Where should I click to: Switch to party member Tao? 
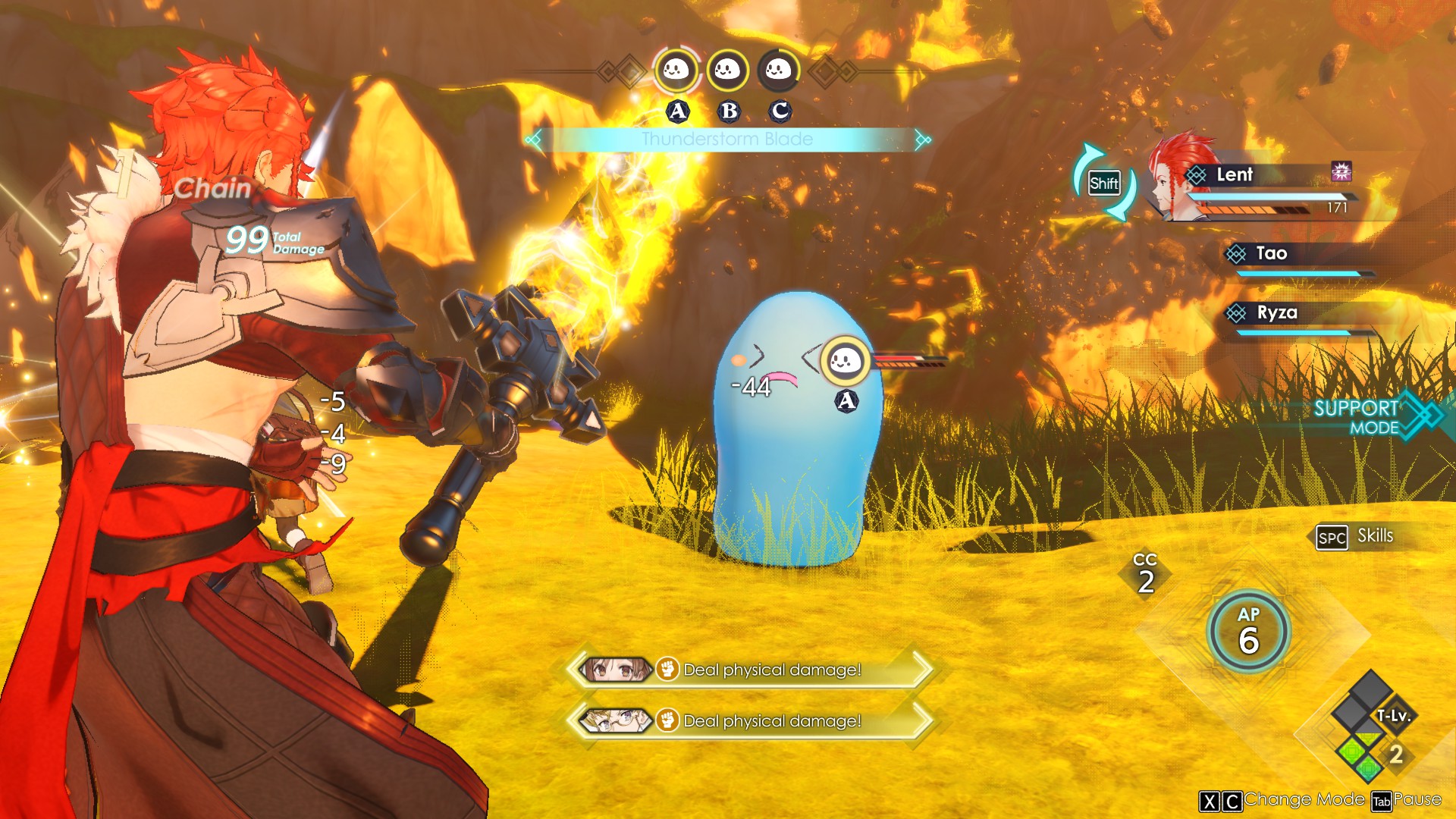[1271, 254]
